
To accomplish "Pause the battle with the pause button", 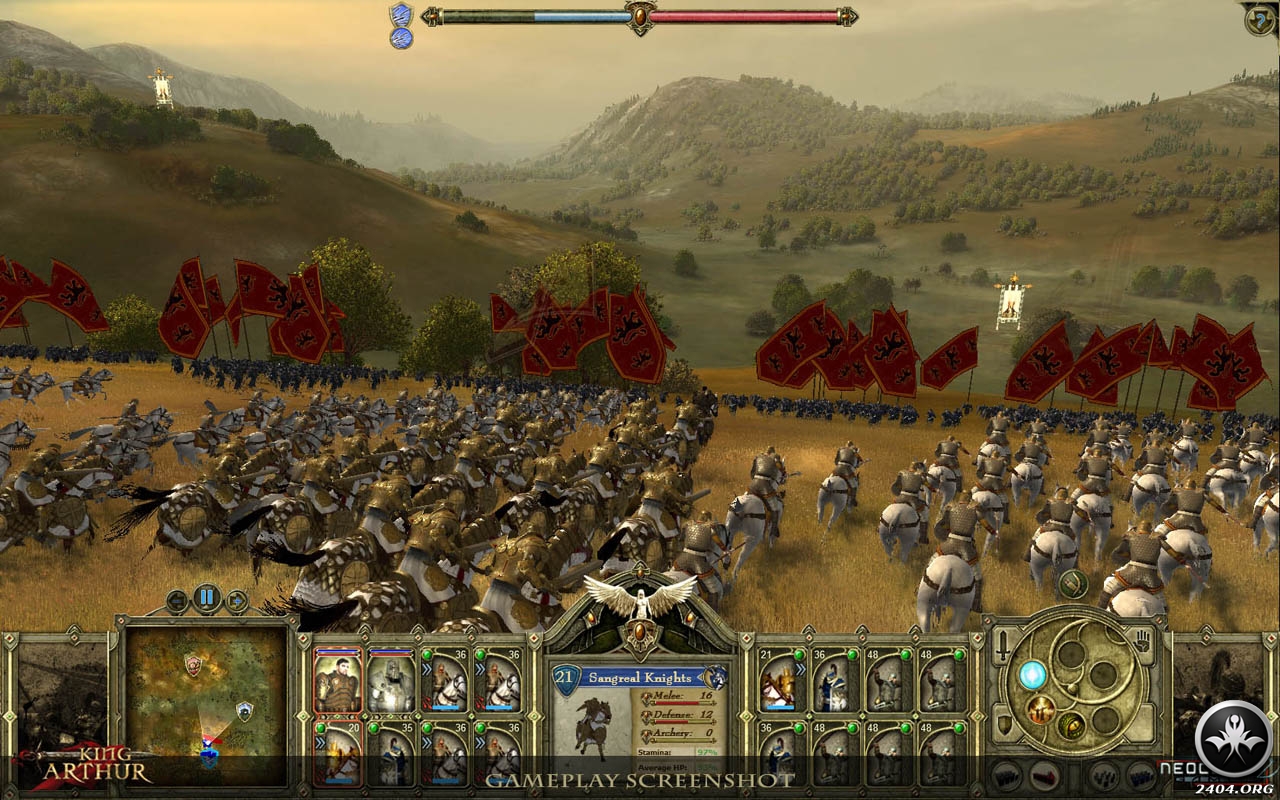I will click(207, 599).
